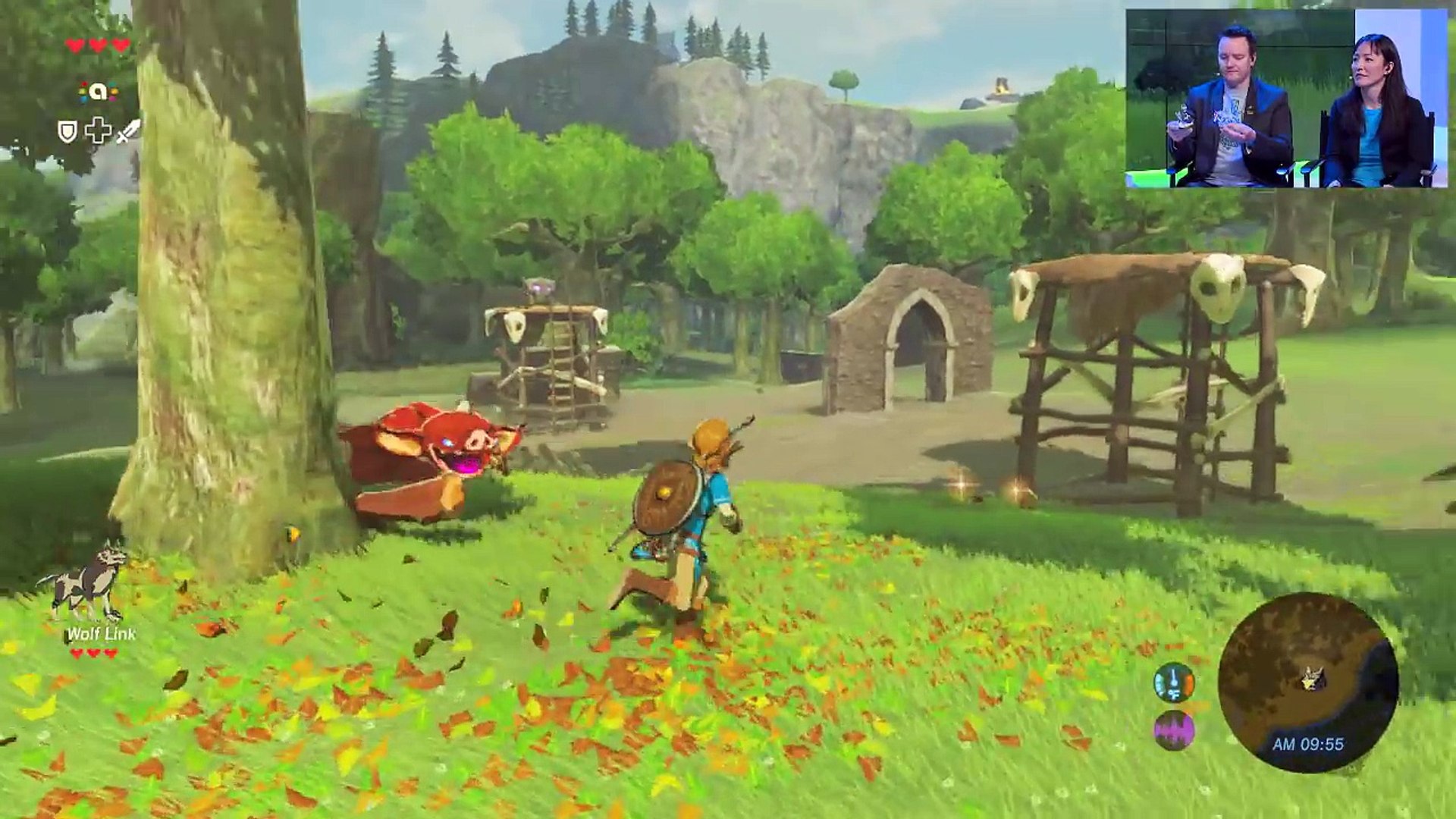
Task: Select the crossed swords attack icon
Action: pyautogui.click(x=128, y=131)
